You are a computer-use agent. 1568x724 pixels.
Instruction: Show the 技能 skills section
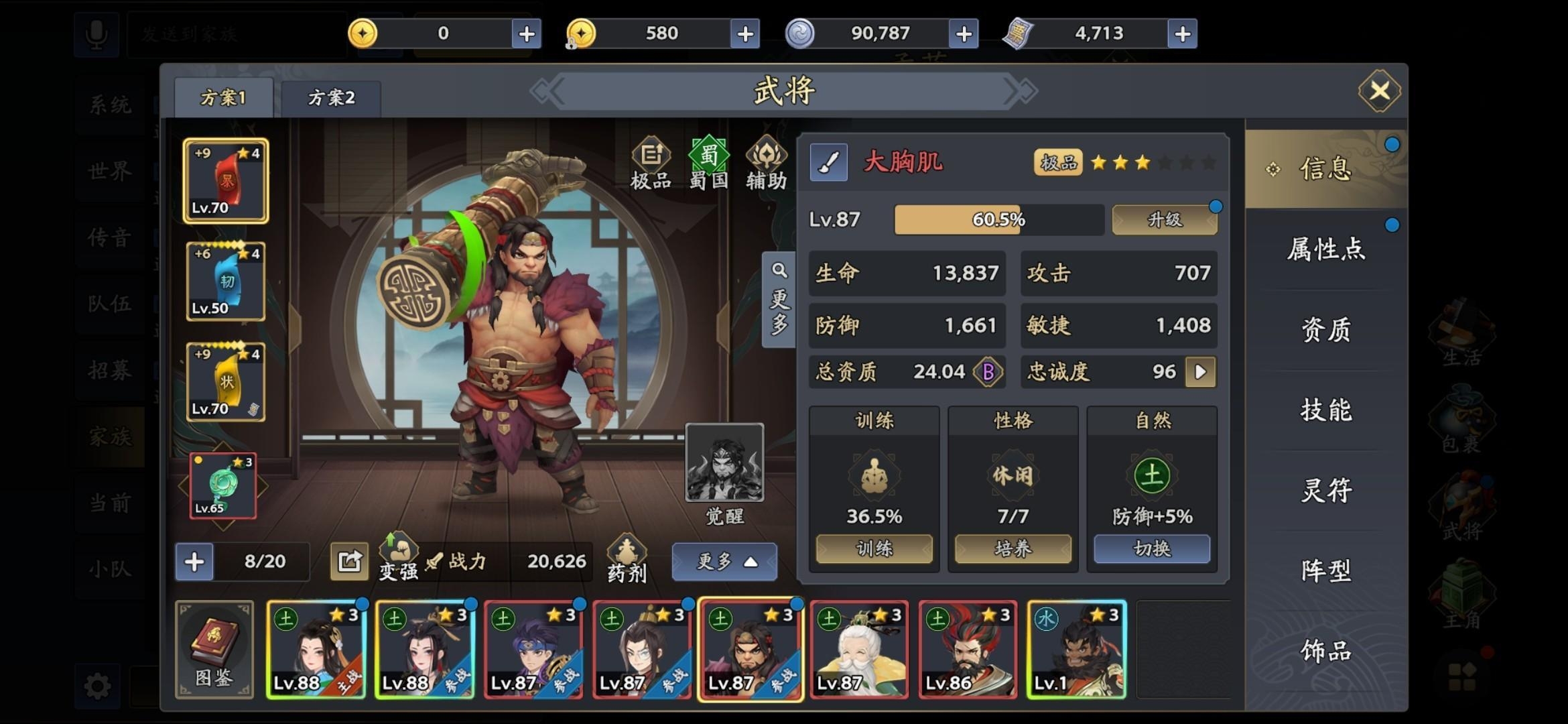(1325, 410)
